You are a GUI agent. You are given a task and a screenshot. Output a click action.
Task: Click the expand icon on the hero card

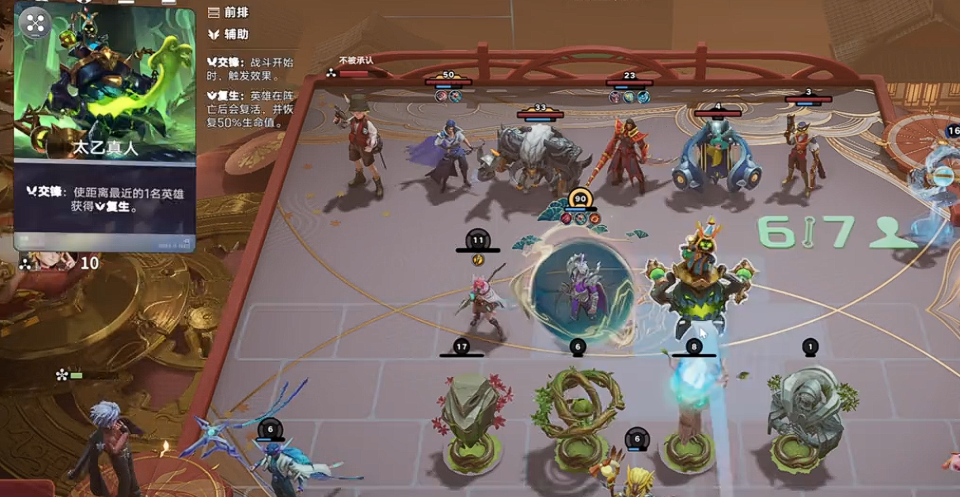[x=35, y=24]
